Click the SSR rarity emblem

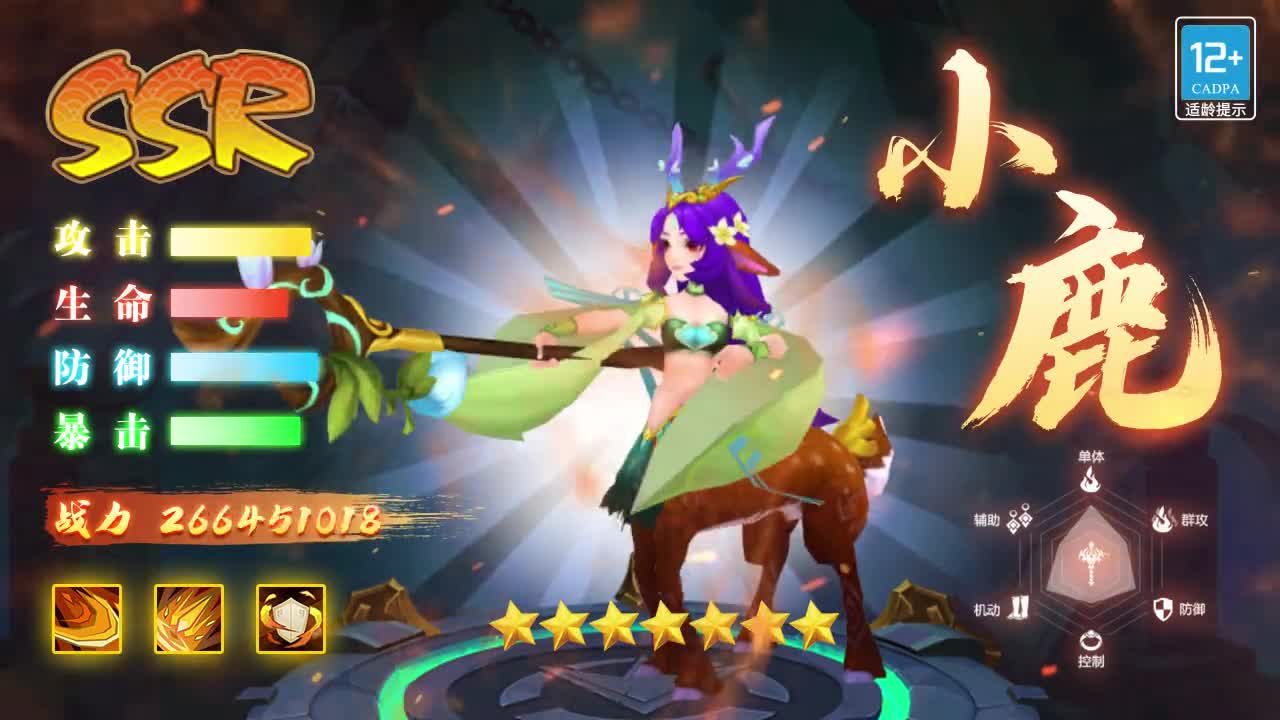point(185,110)
